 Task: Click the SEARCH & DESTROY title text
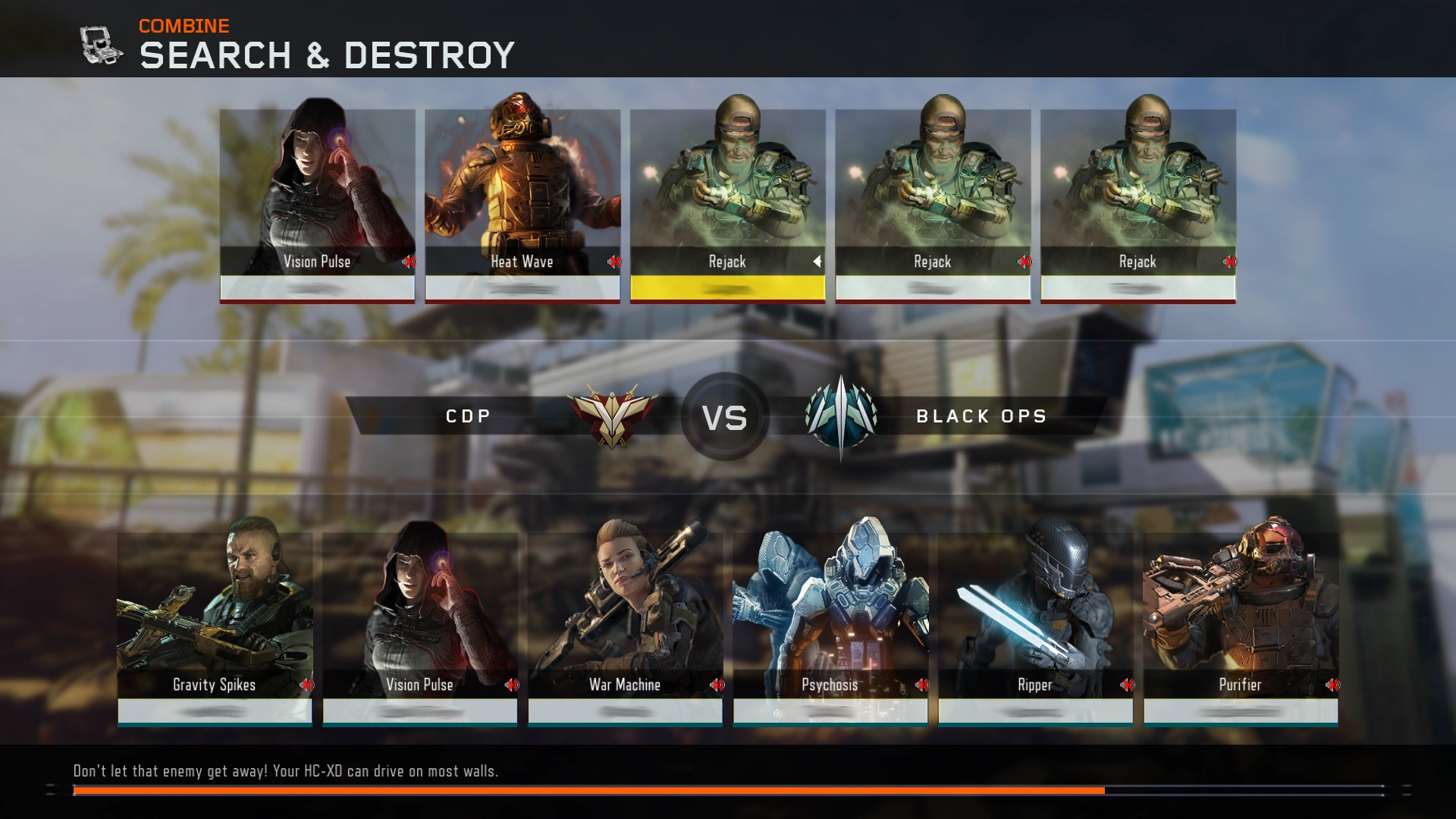[x=326, y=55]
